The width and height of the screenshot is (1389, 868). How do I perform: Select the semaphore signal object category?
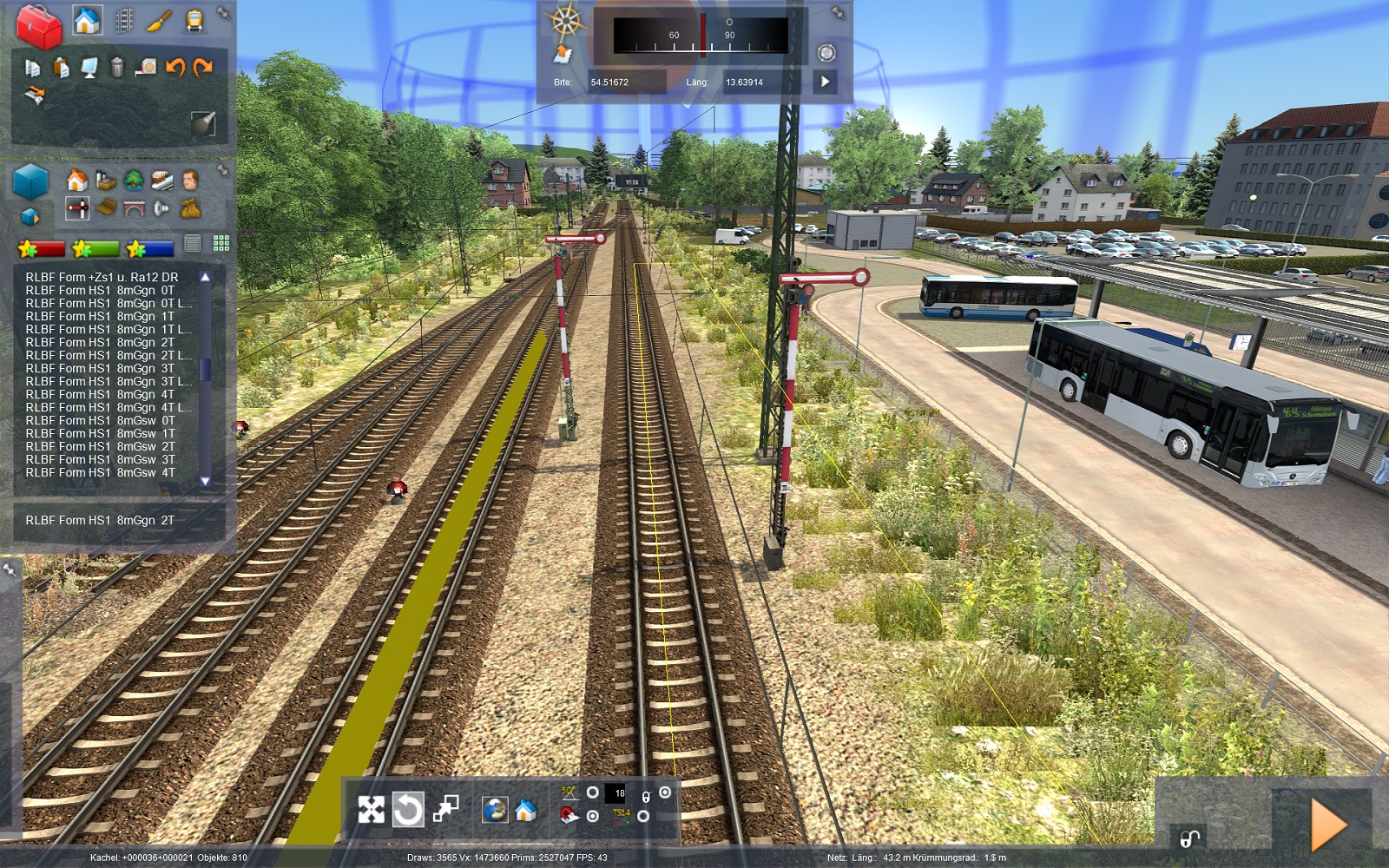[x=77, y=208]
